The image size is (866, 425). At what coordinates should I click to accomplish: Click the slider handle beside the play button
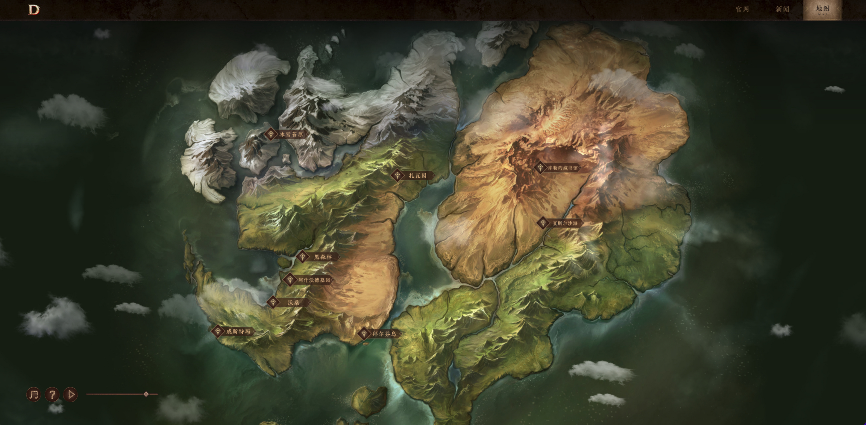pyautogui.click(x=146, y=394)
